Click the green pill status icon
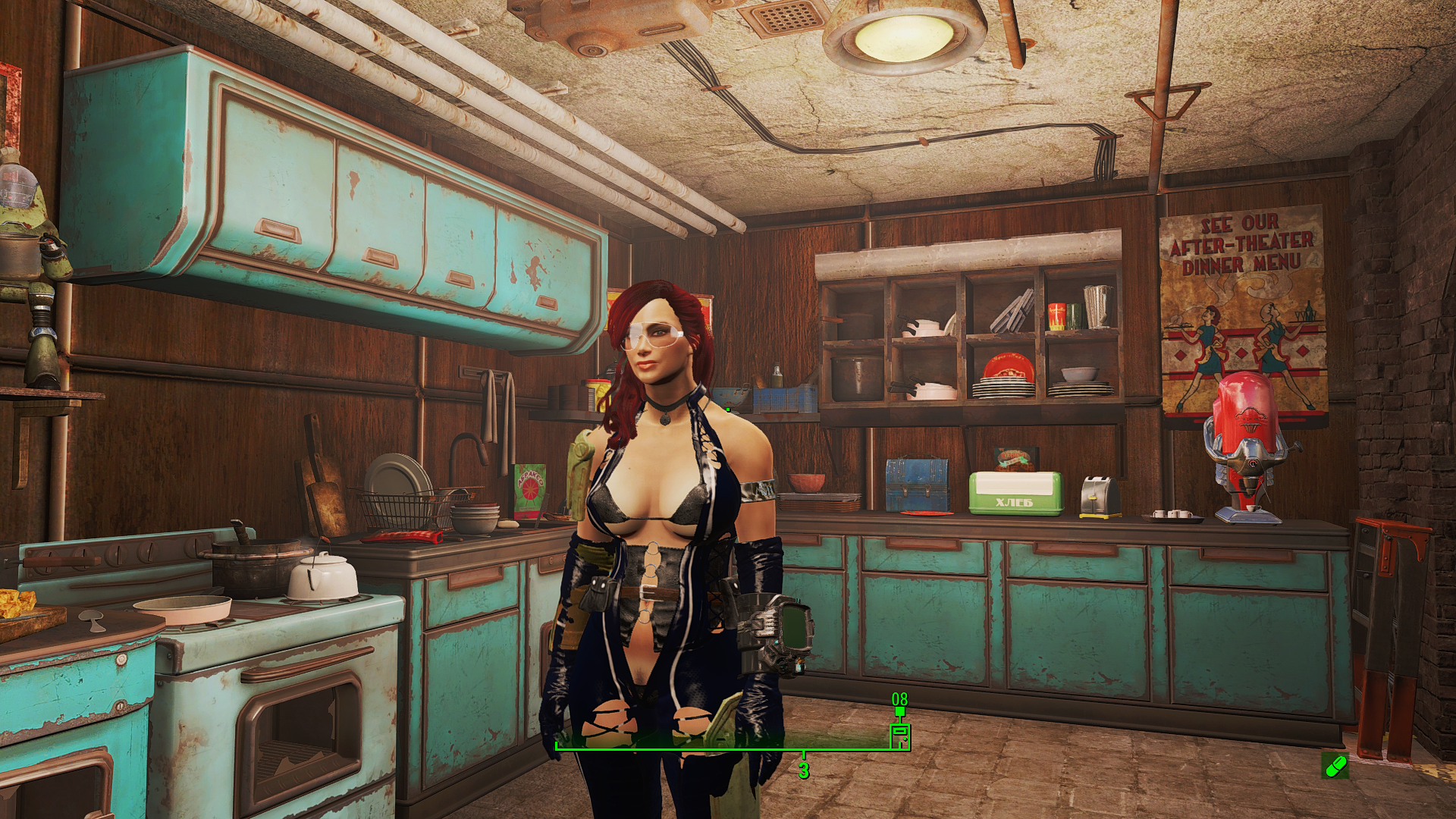Viewport: 1456px width, 819px height. (x=1335, y=766)
